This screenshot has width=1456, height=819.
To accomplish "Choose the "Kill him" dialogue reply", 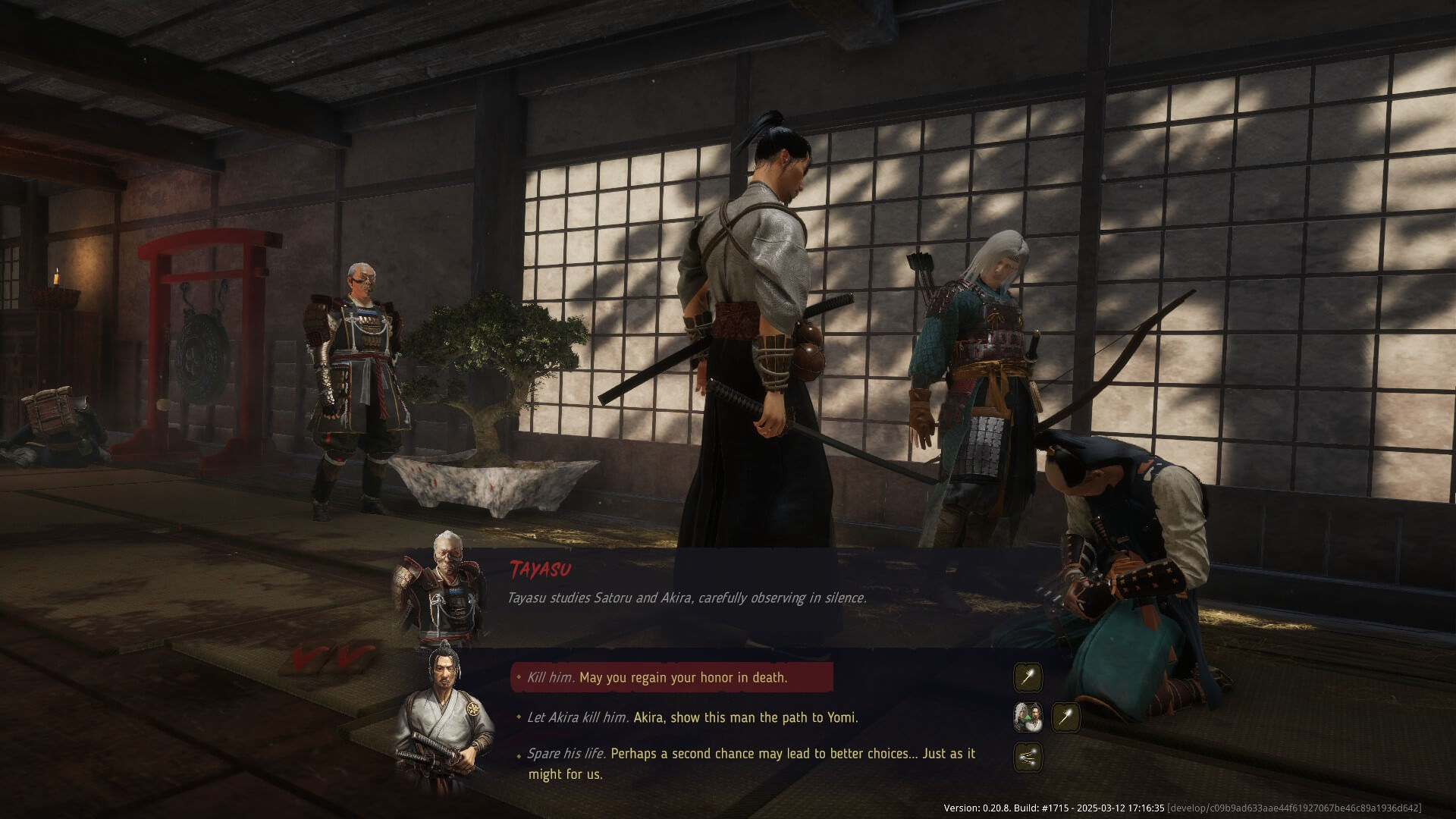I will (671, 677).
